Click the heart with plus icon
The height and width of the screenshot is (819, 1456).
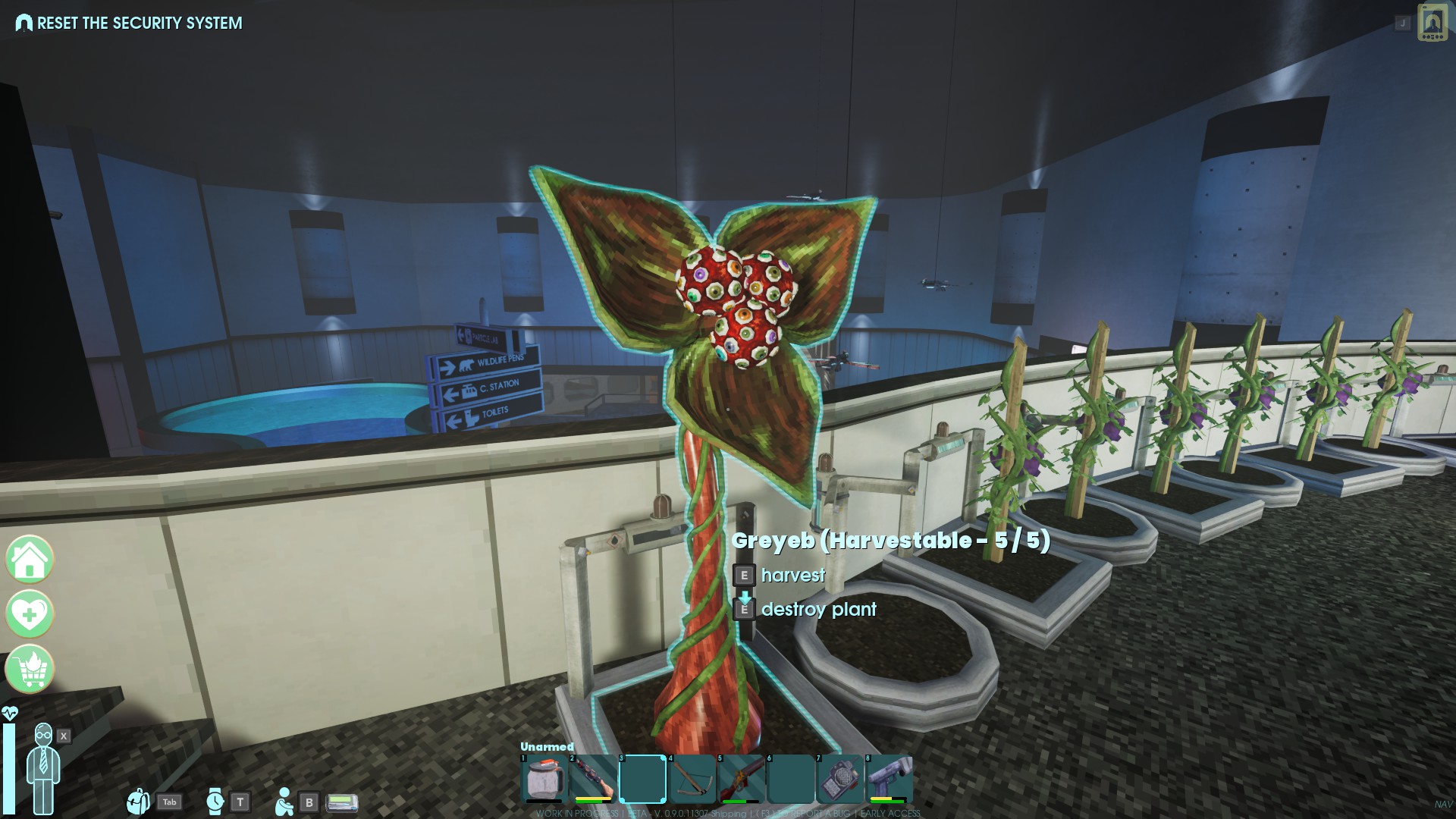coord(30,613)
